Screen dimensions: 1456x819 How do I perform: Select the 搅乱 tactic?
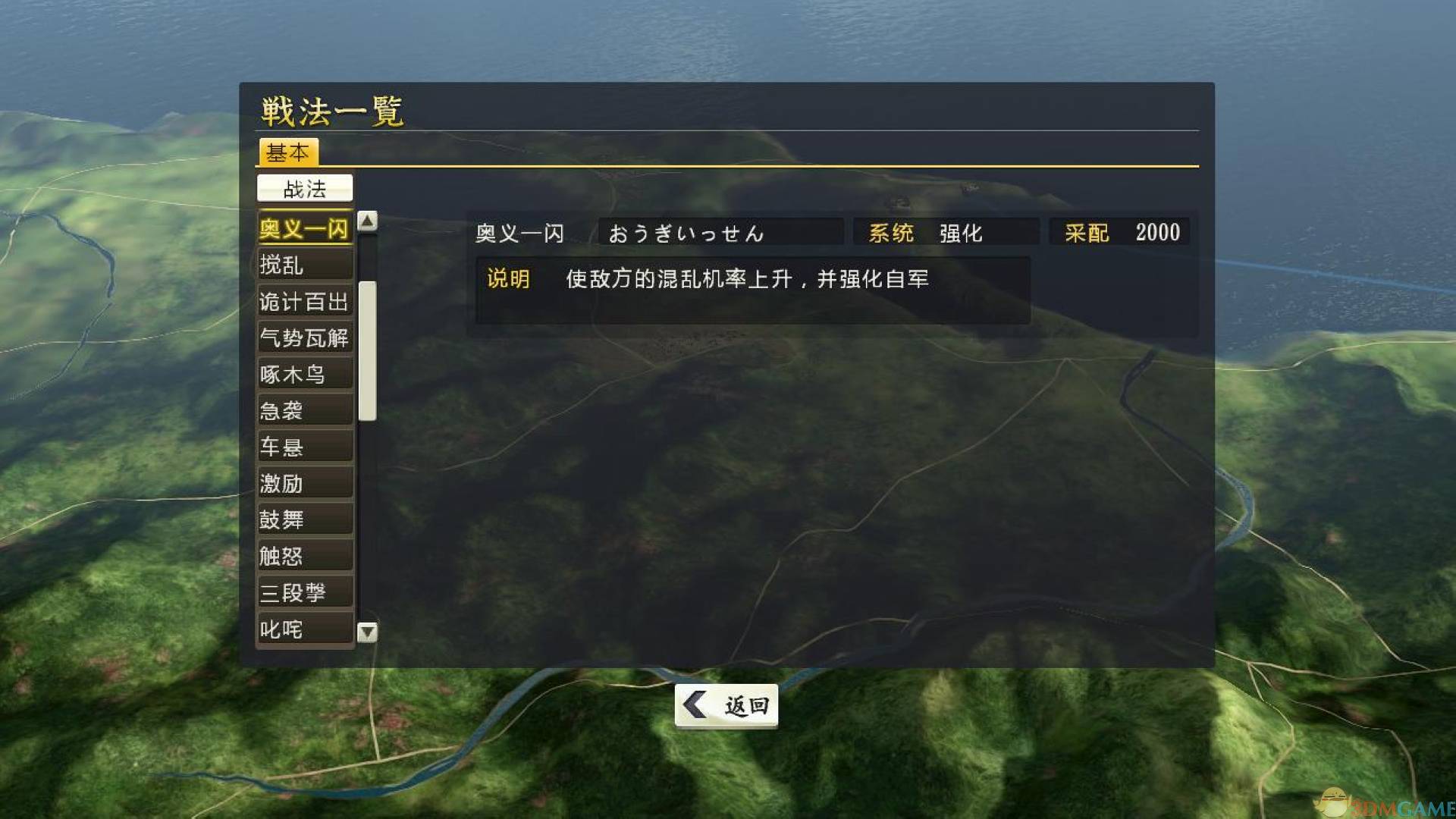tap(303, 265)
